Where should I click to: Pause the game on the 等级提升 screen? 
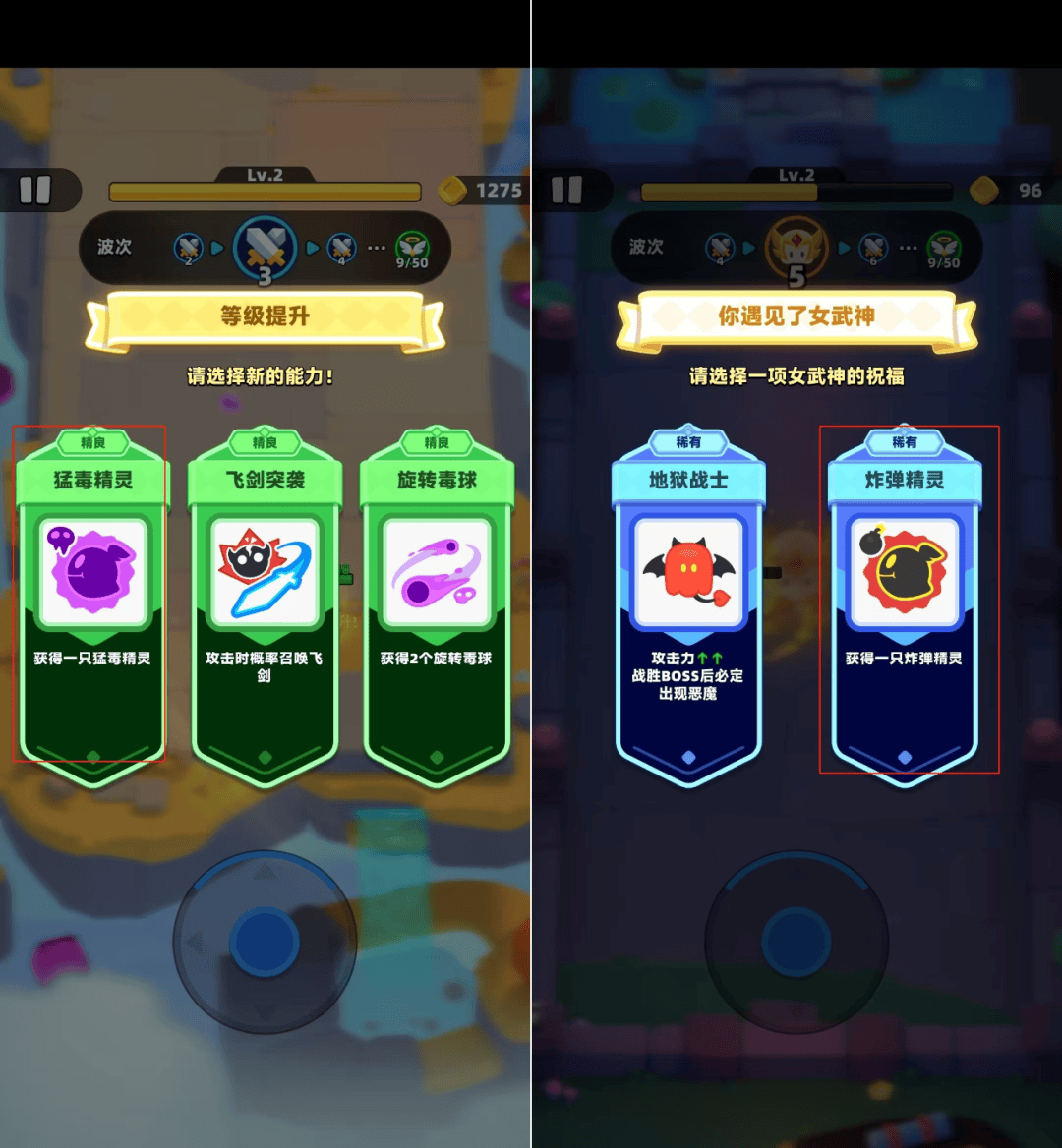35,190
